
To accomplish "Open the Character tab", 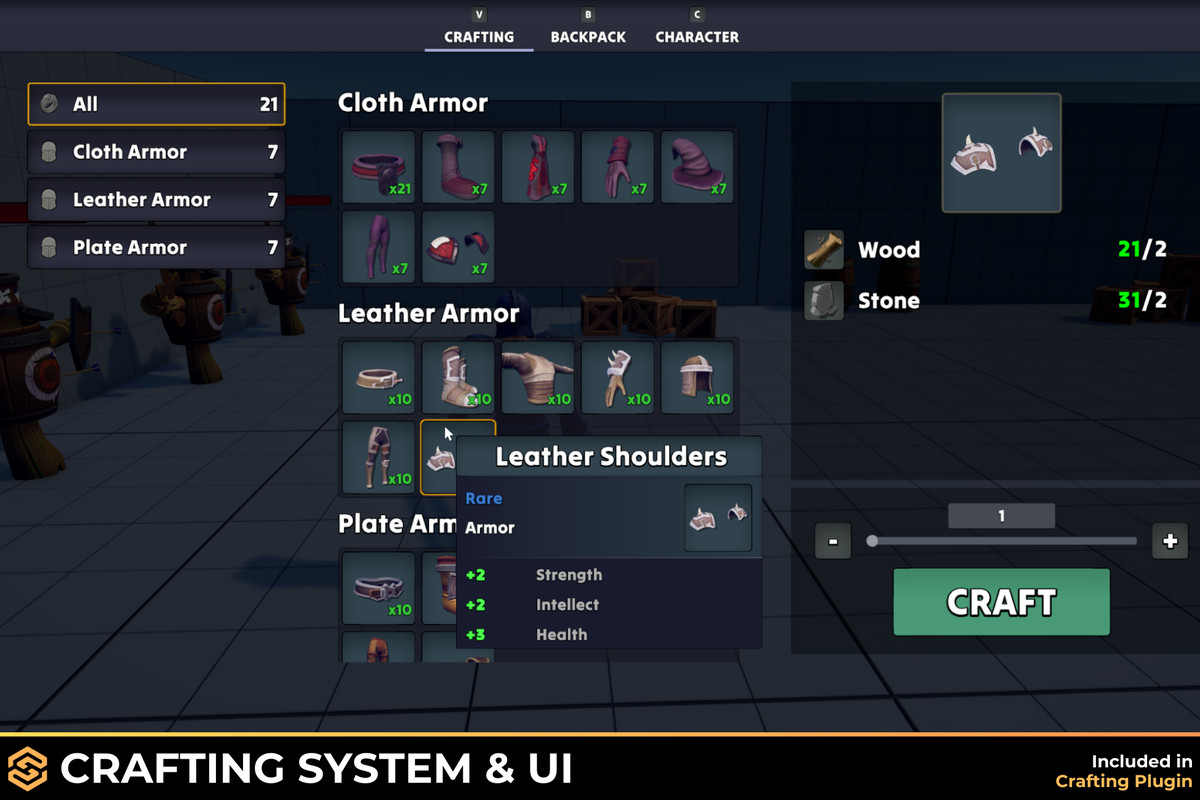I will click(x=697, y=37).
